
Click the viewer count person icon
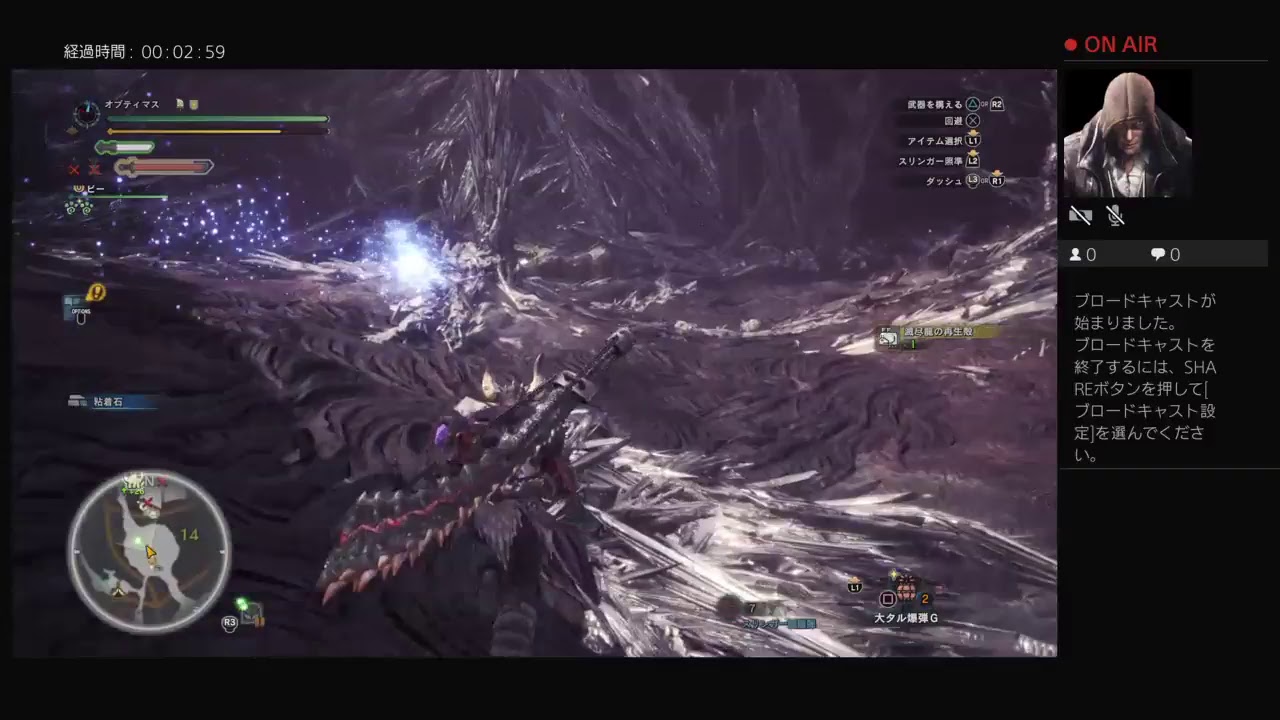(1077, 254)
